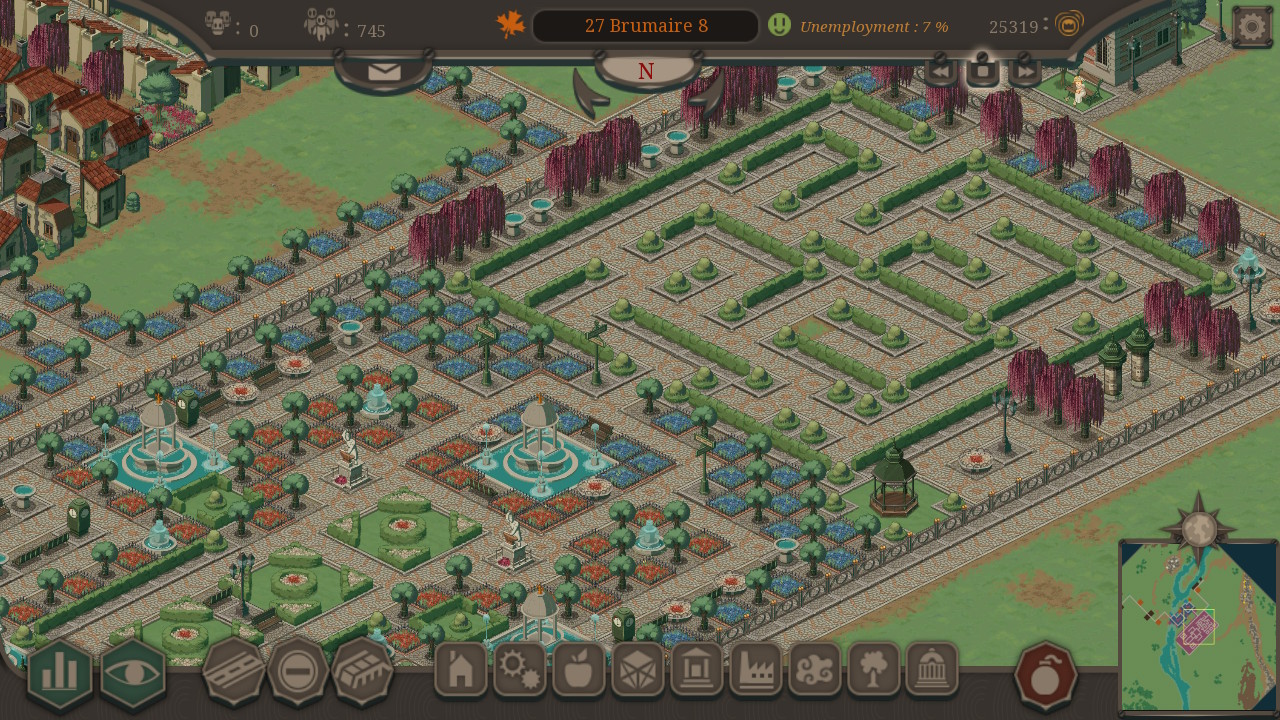This screenshot has height=720, width=1280.
Task: Select the road building tool
Action: point(232,671)
